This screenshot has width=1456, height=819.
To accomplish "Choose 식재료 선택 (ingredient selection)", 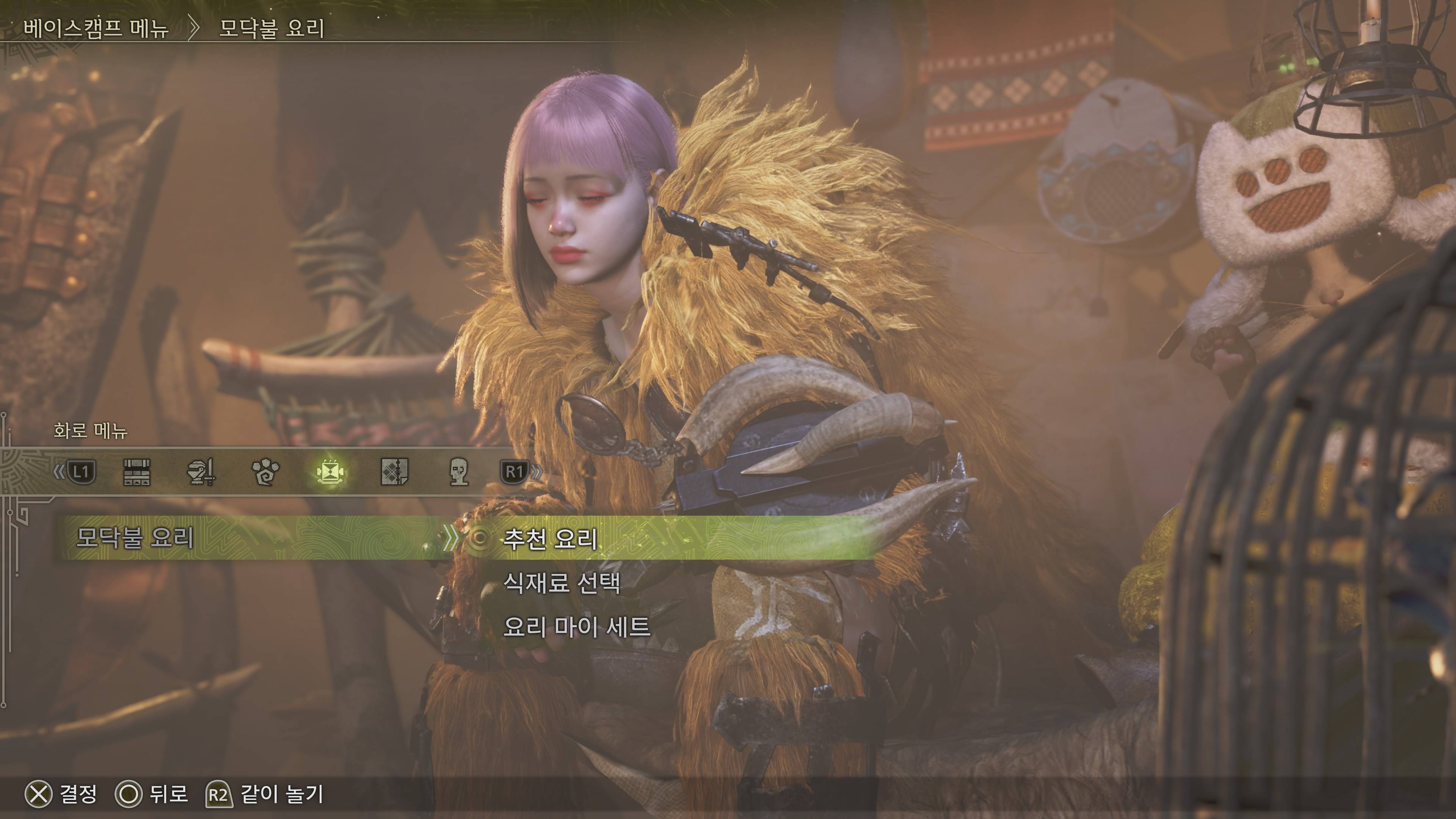I will 561,582.
